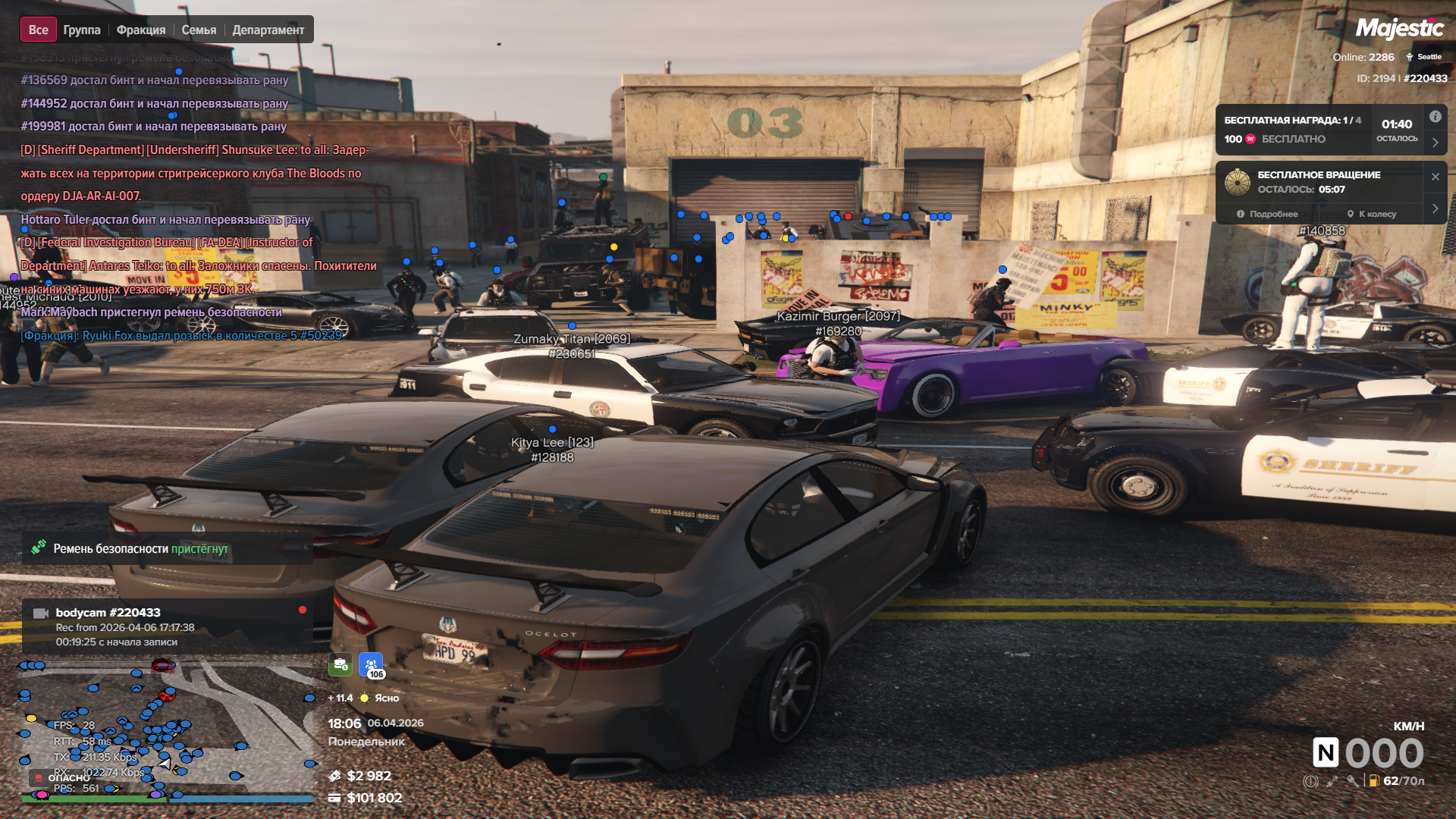Image resolution: width=1456 pixels, height=819 pixels.
Task: Open the Группа chat tab
Action: click(x=82, y=30)
